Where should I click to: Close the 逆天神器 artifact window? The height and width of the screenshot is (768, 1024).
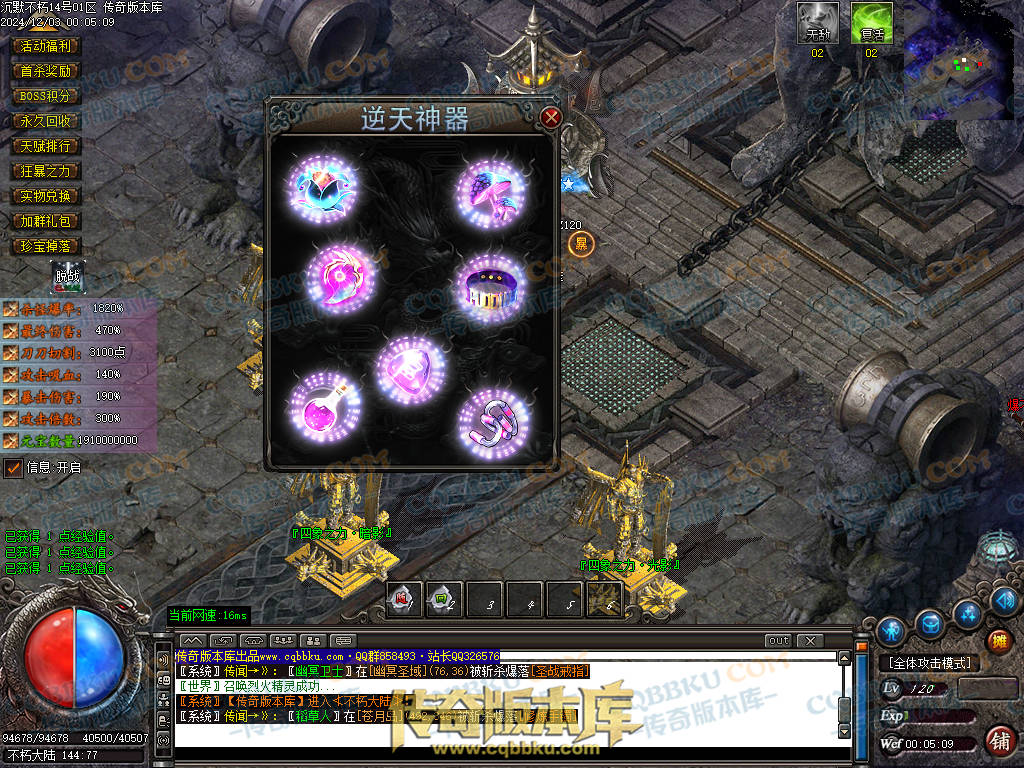click(550, 117)
